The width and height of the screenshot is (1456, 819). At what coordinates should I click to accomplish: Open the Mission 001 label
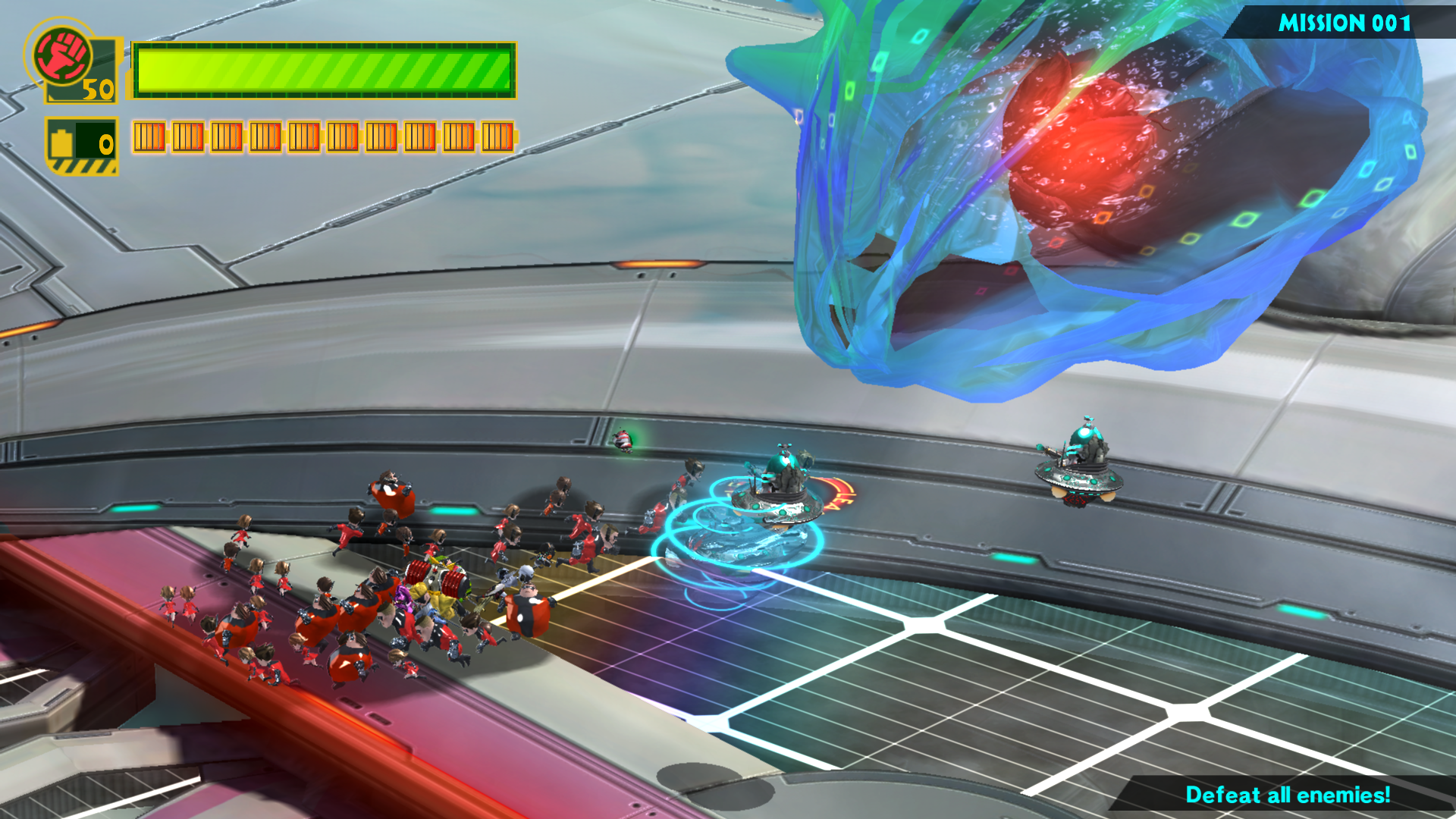coord(1344,23)
